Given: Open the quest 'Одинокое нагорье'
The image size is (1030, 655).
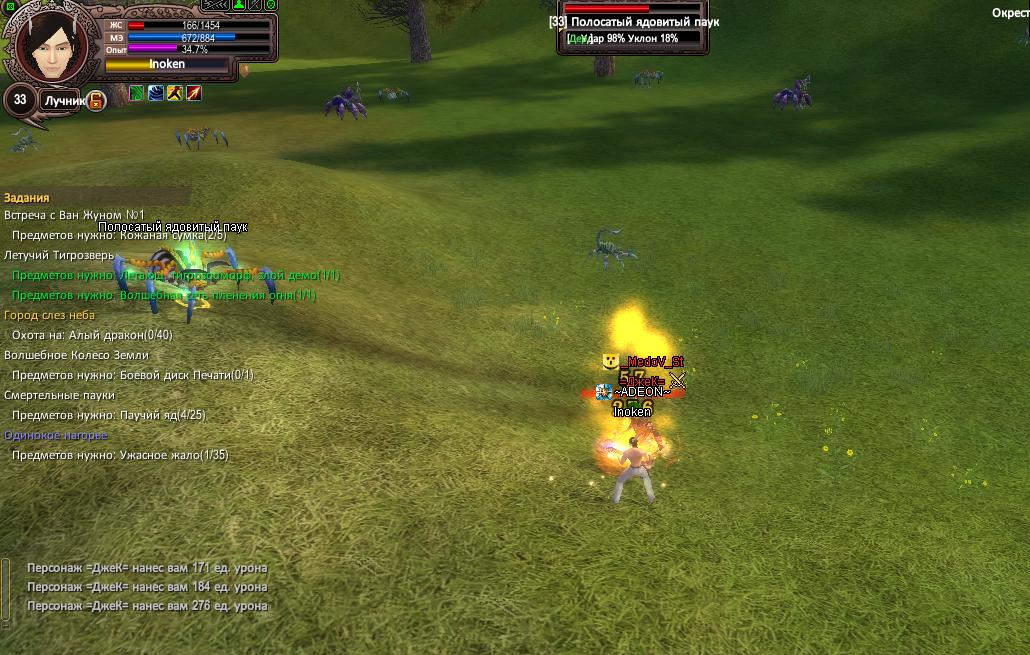Looking at the screenshot, I should (56, 435).
